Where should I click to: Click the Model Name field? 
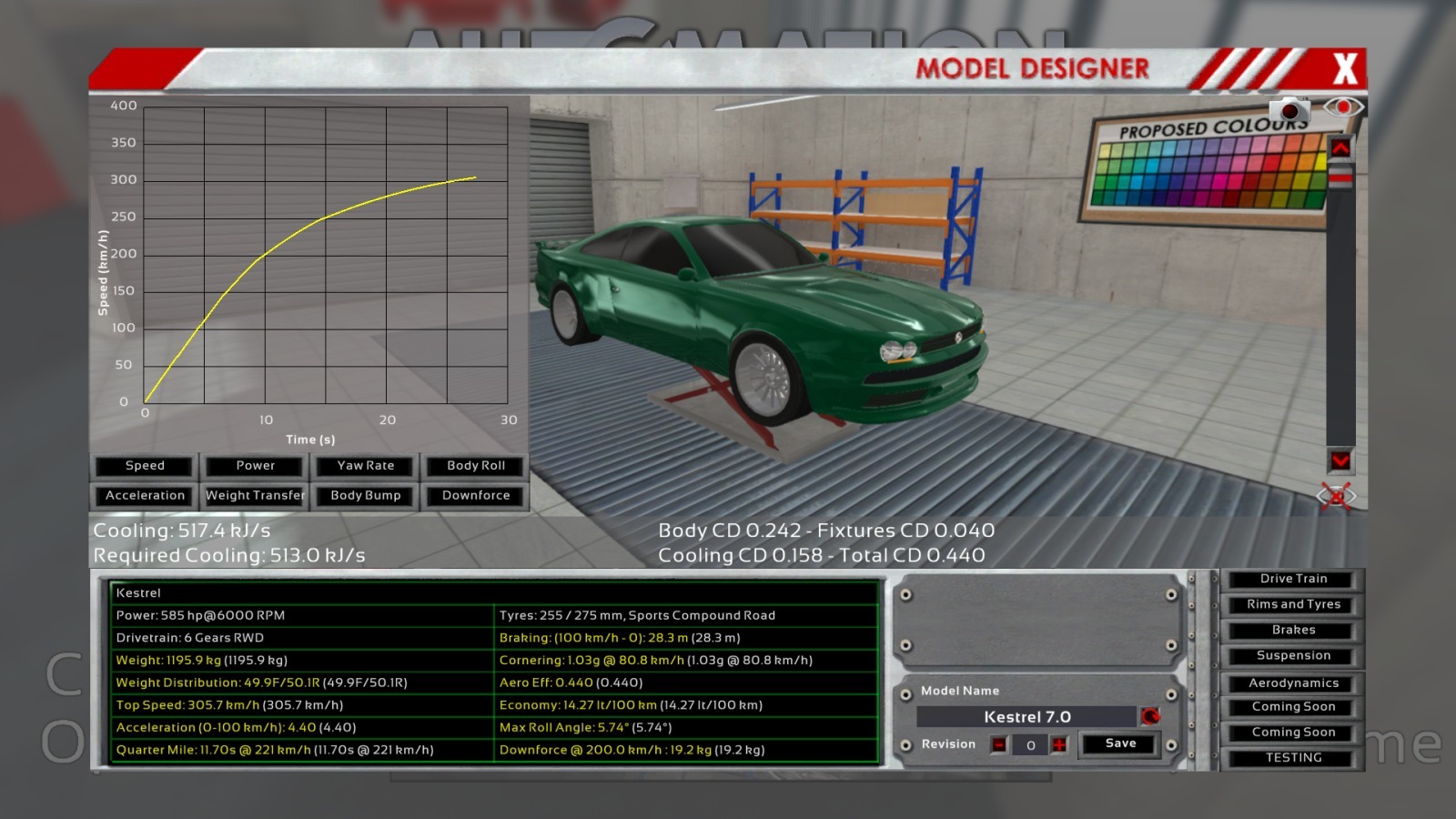[x=1026, y=717]
